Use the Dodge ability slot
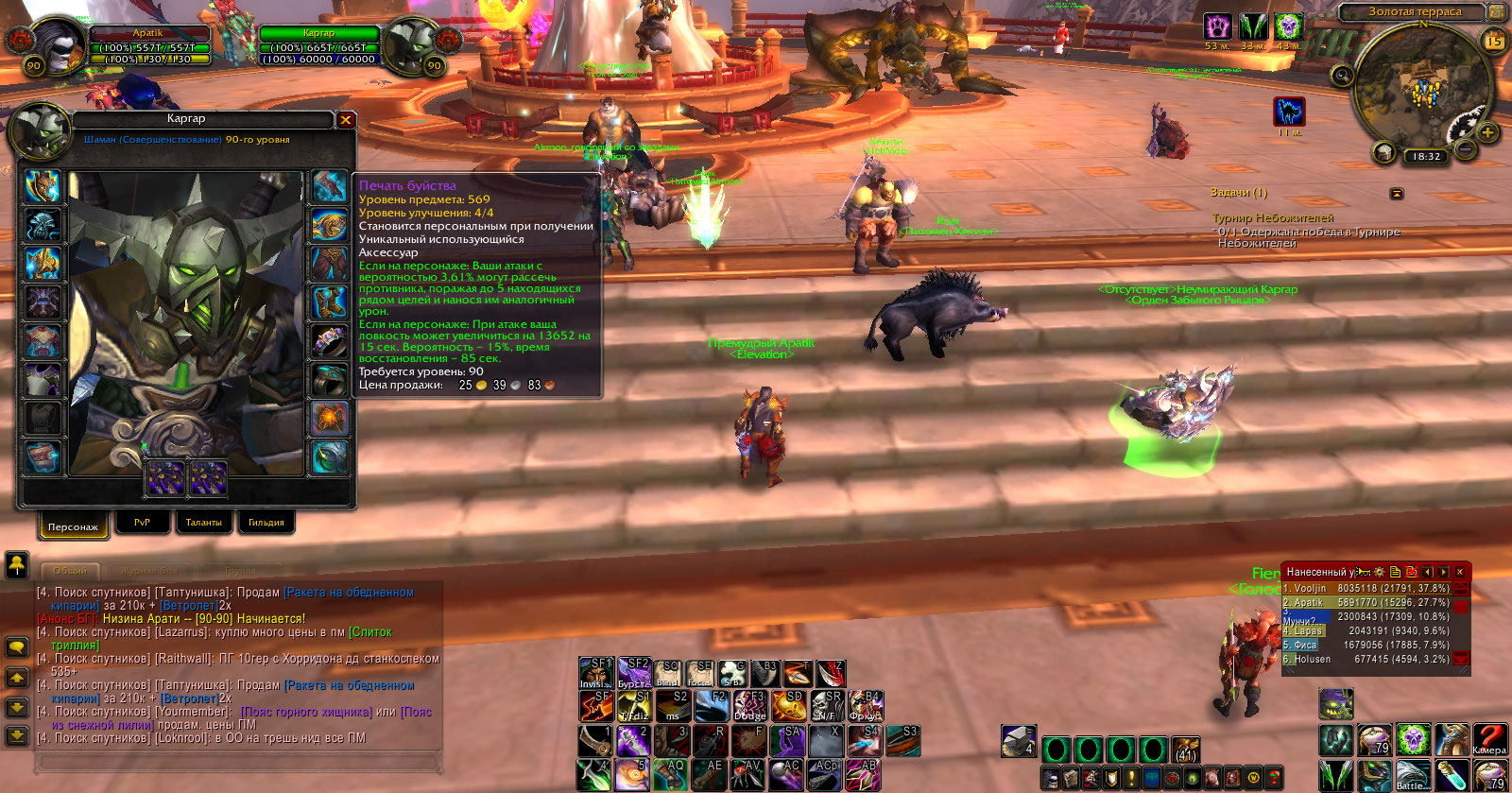 click(x=749, y=705)
